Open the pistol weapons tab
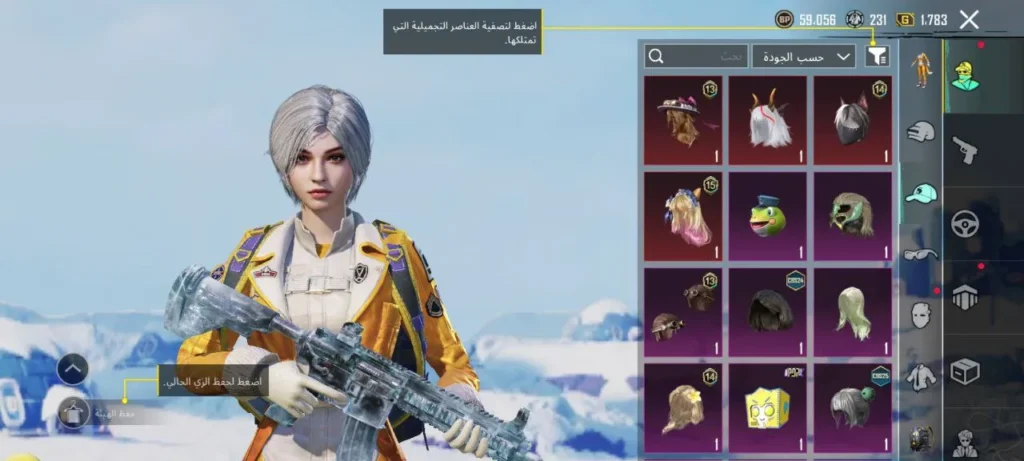The image size is (1024, 461). (965, 150)
